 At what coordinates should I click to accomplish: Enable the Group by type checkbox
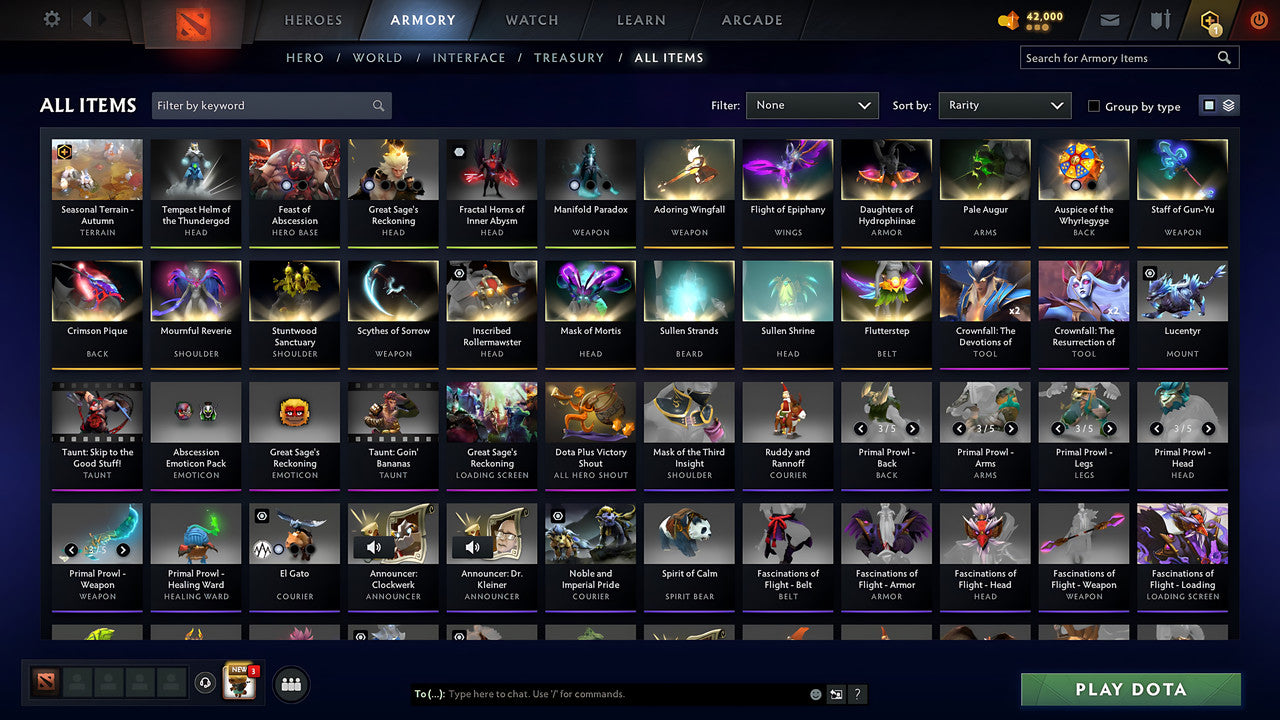click(x=1094, y=106)
